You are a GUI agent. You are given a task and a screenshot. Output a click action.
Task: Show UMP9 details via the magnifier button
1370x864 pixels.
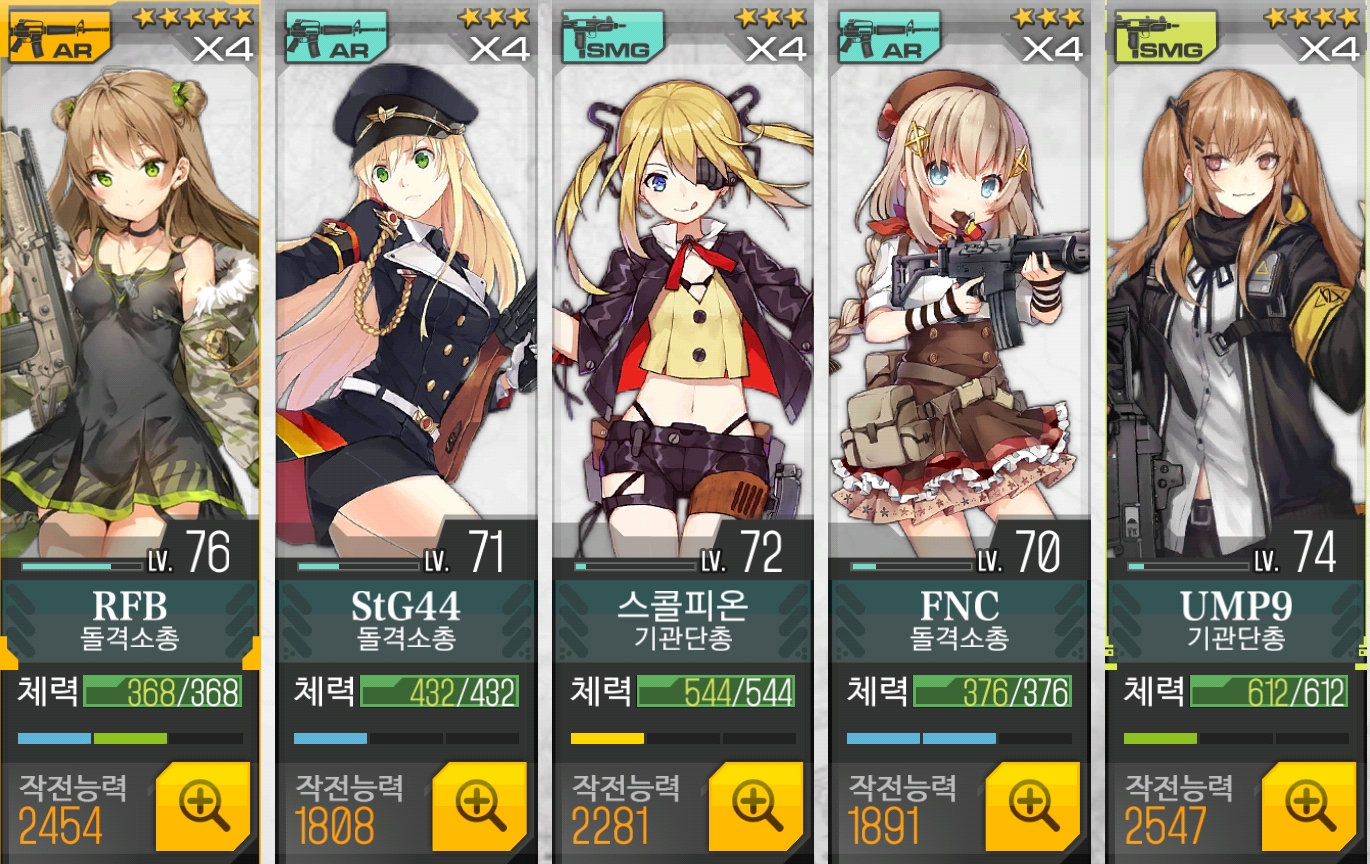[x=1309, y=807]
